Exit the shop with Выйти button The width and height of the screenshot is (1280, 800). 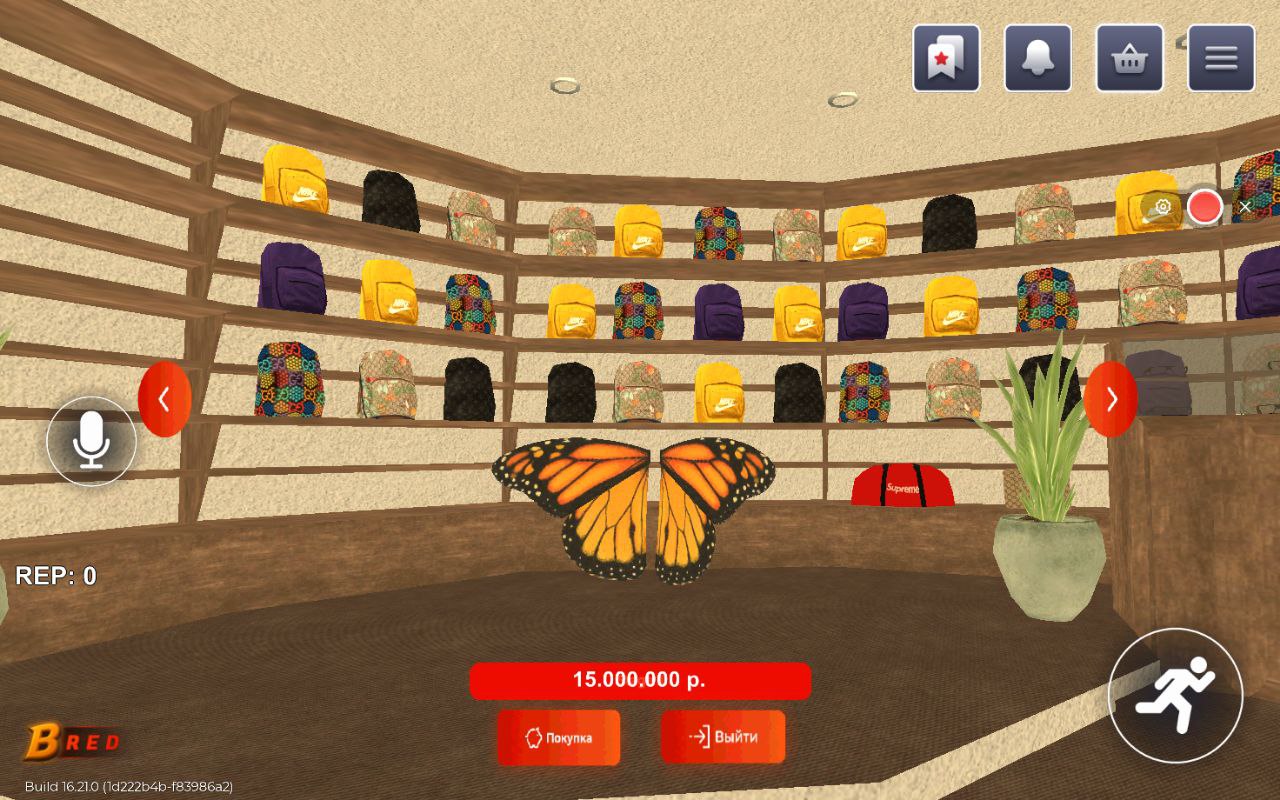(x=722, y=737)
